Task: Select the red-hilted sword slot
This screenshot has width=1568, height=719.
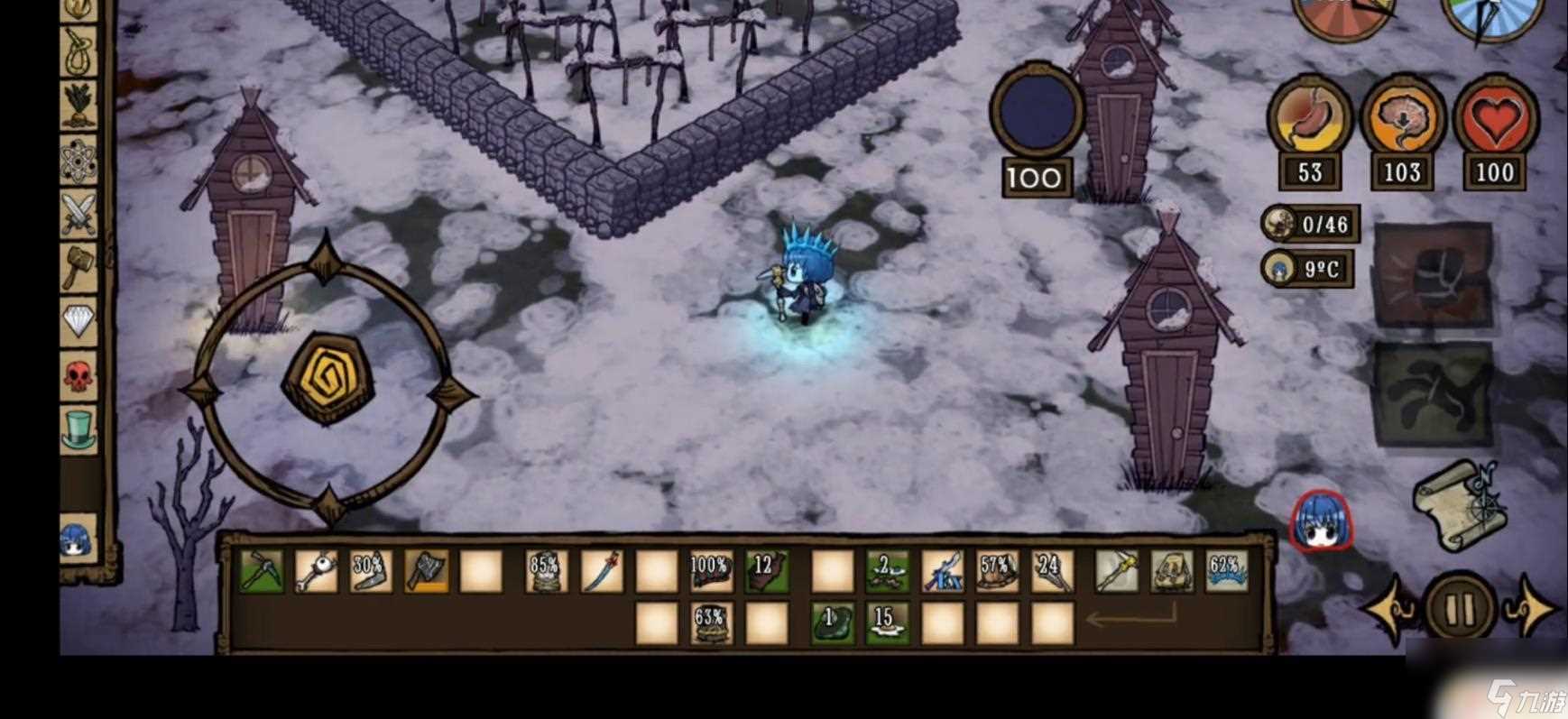Action: (601, 572)
